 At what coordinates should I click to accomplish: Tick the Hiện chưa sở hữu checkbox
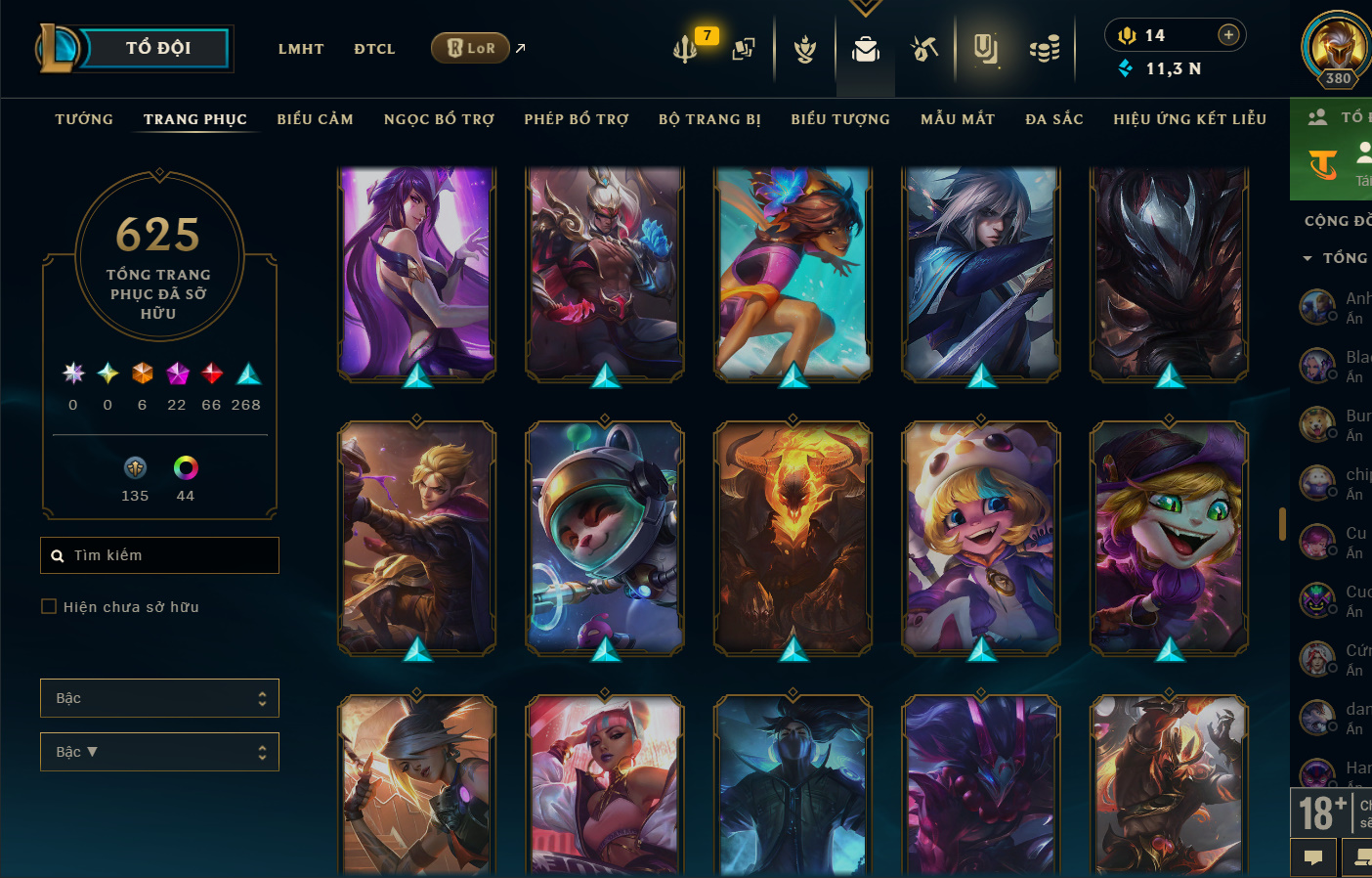[49, 606]
